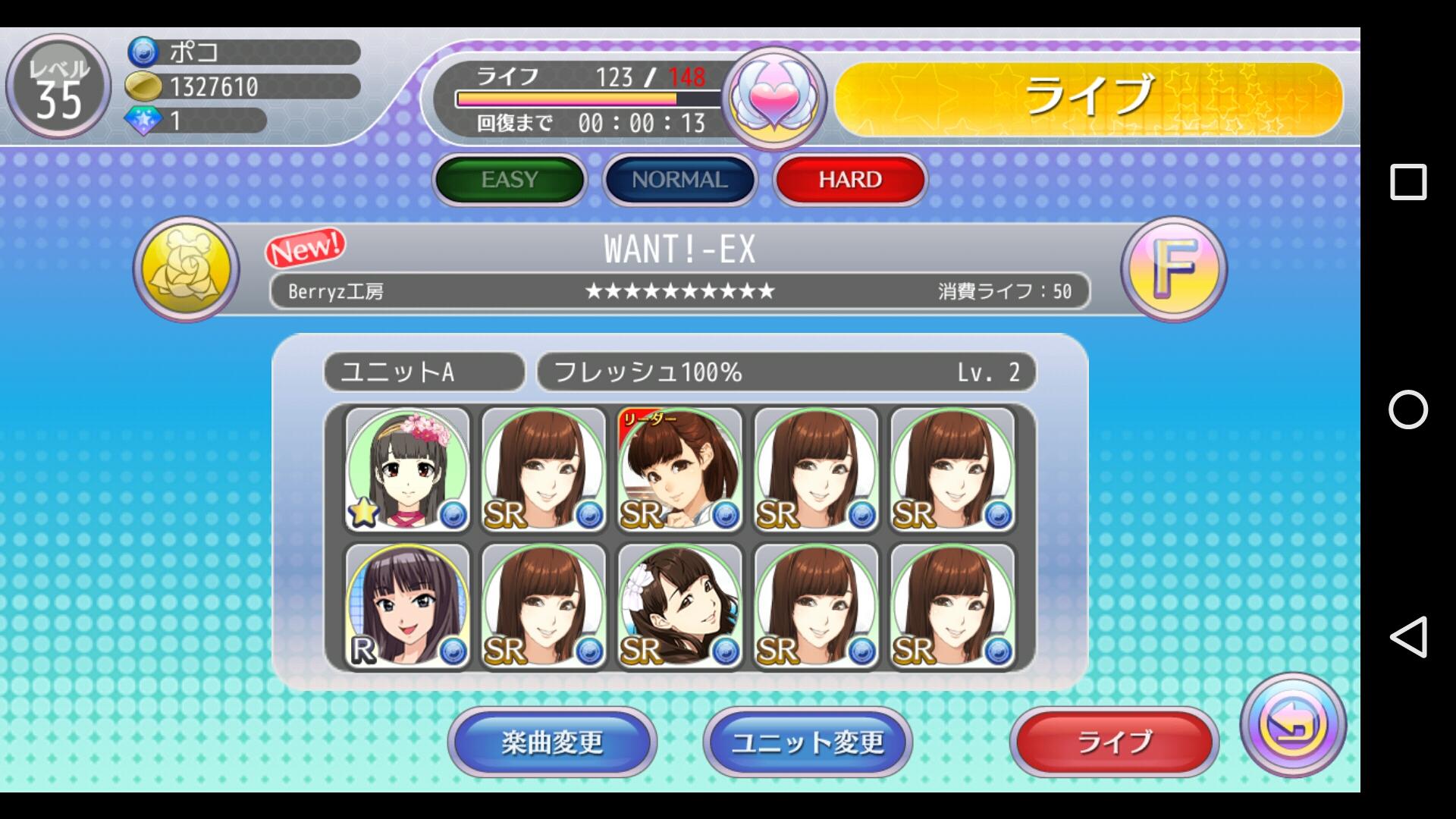Change unit with ユニット変更 button
This screenshot has width=1456, height=819.
(x=808, y=742)
